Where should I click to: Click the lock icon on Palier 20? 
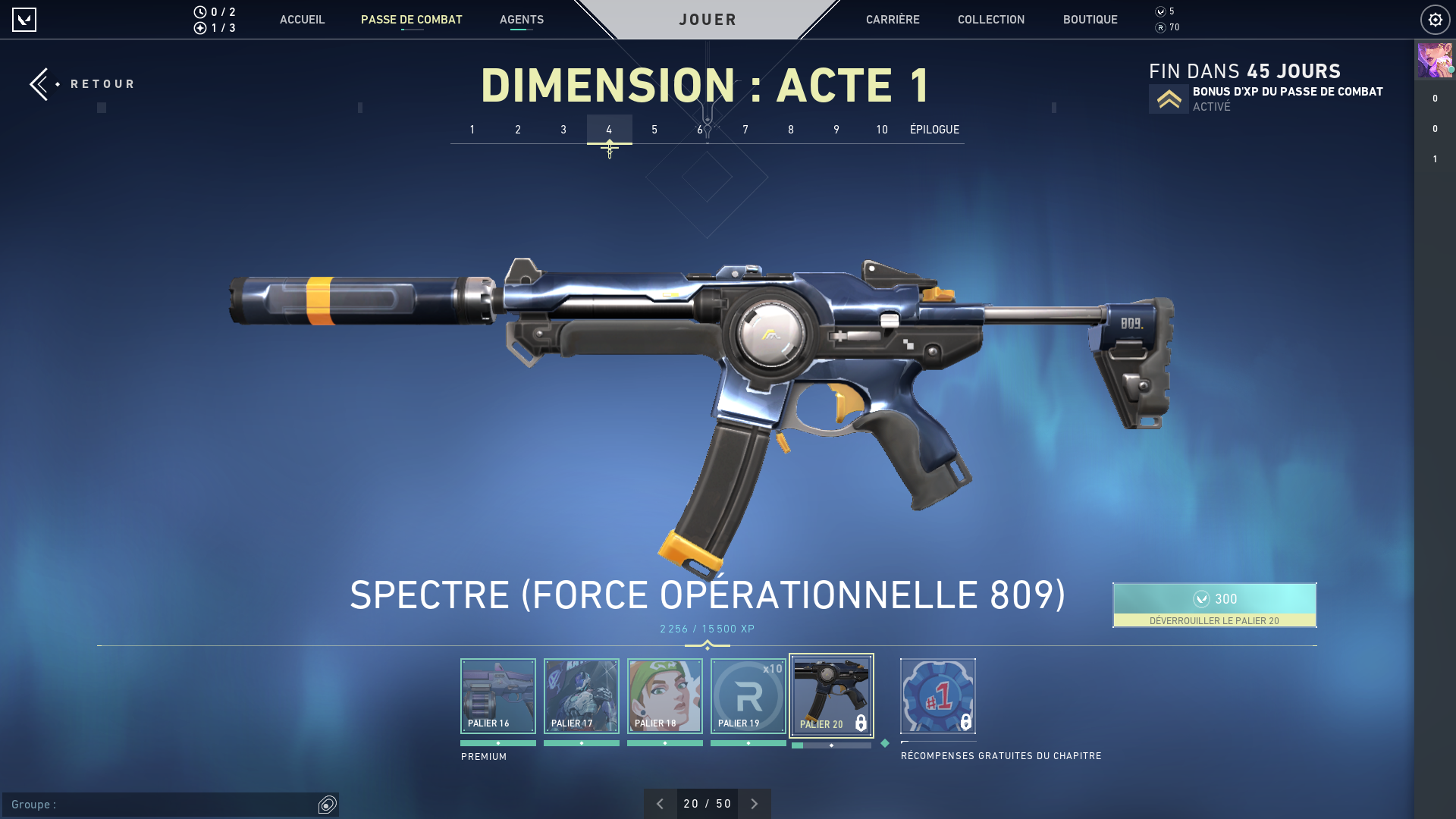861,724
